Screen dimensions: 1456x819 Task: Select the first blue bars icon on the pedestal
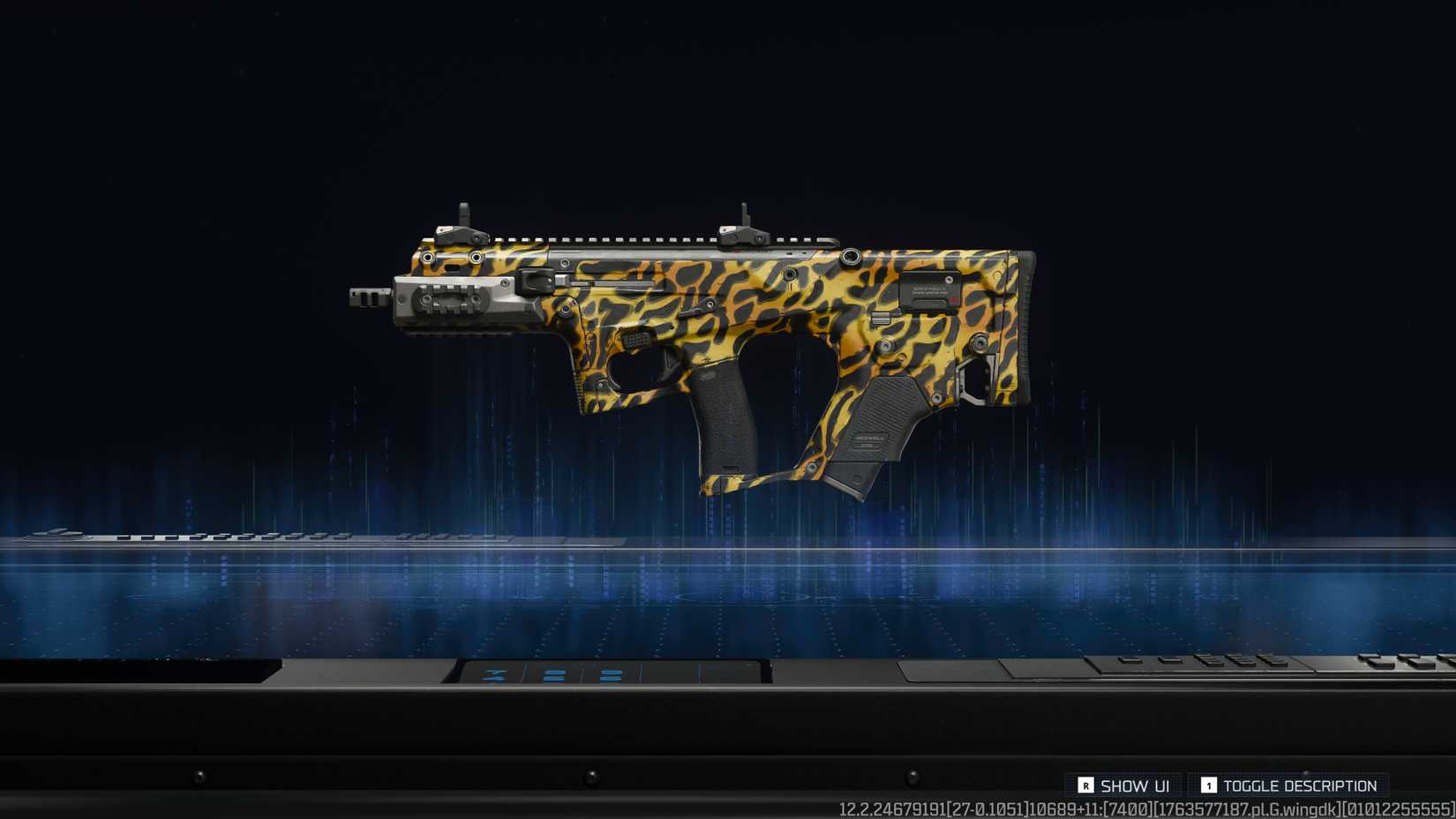pos(554,675)
